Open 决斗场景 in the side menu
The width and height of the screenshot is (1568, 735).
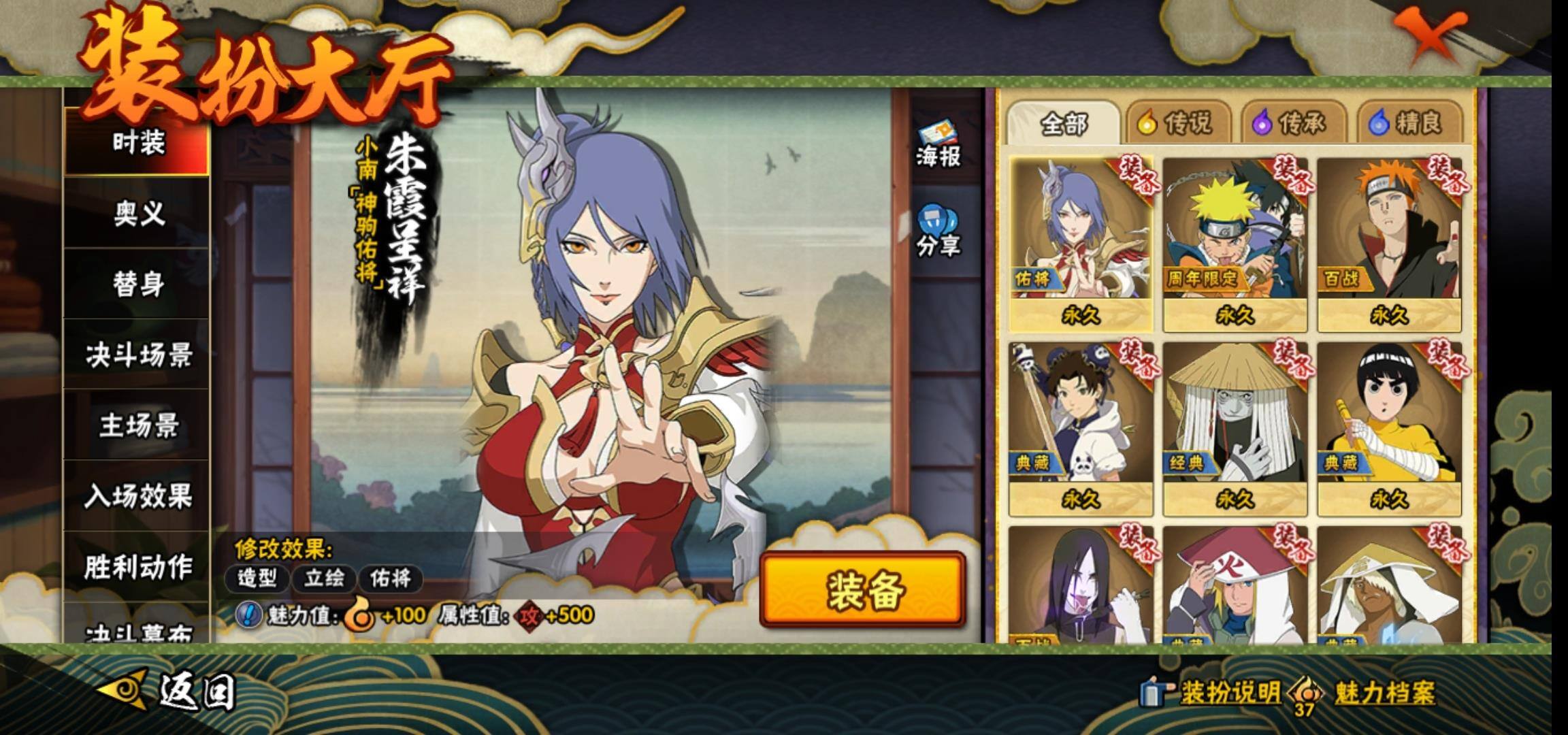[x=138, y=355]
